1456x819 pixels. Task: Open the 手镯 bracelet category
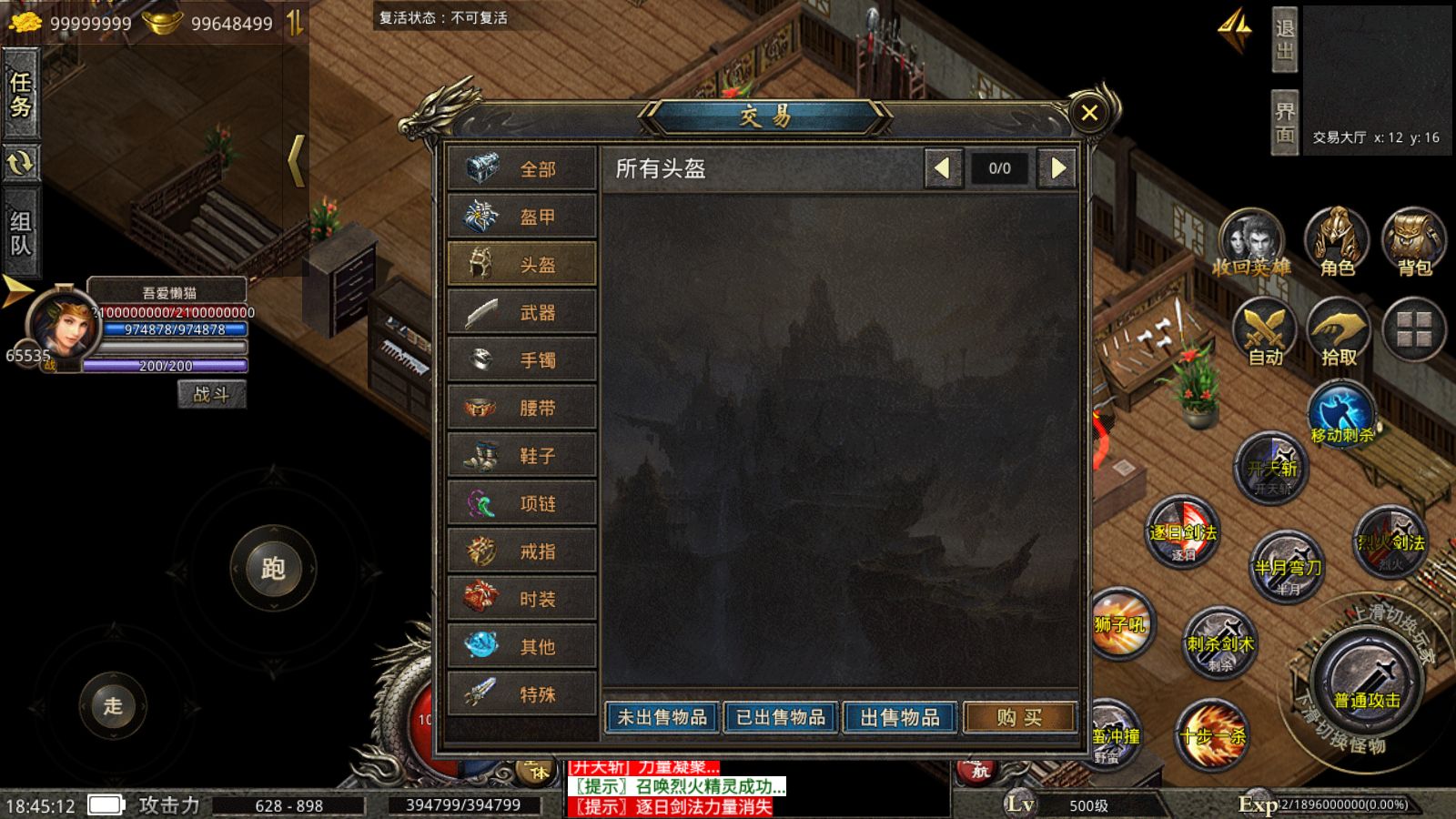522,360
